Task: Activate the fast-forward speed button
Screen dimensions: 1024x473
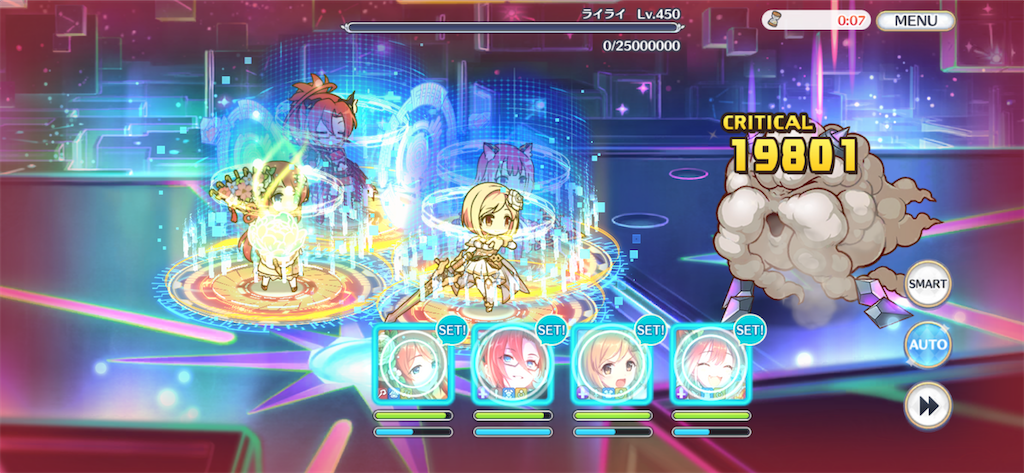Action: tap(927, 406)
